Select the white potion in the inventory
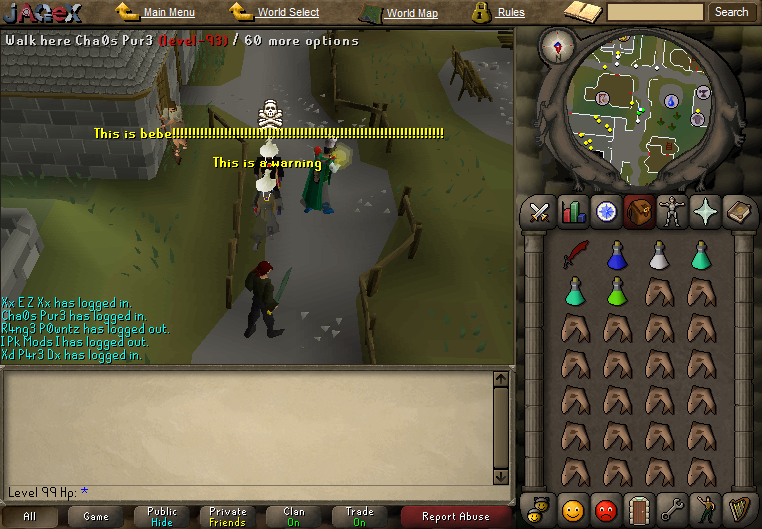 tap(658, 256)
